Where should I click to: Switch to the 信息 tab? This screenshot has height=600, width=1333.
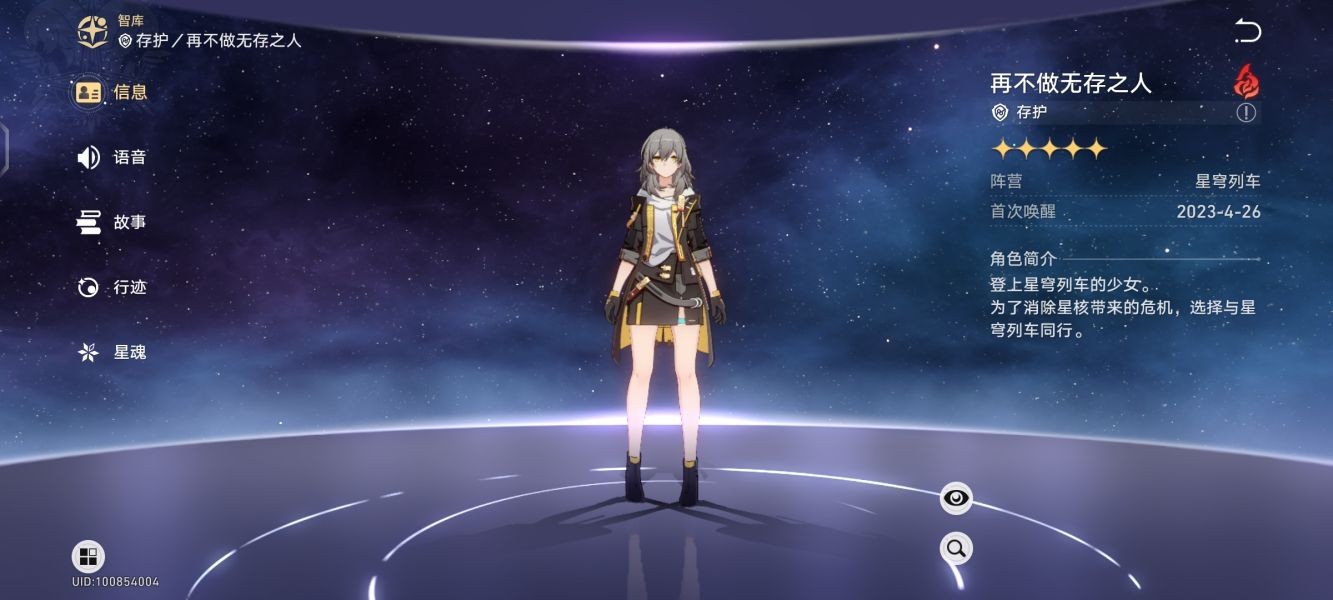(x=112, y=92)
